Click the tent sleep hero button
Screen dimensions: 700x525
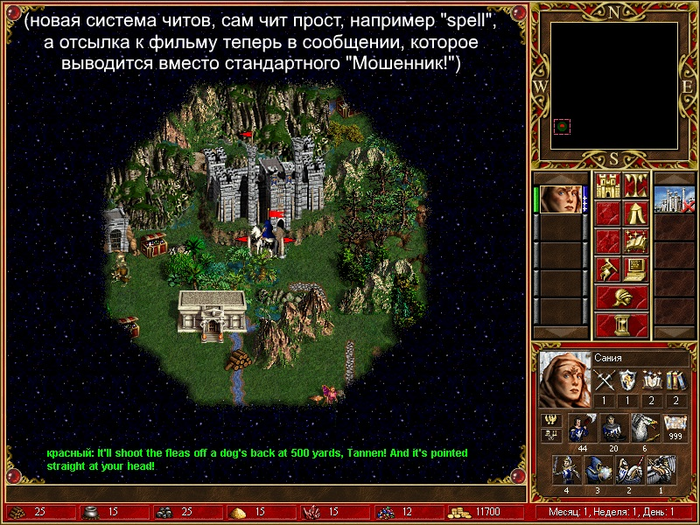click(637, 213)
